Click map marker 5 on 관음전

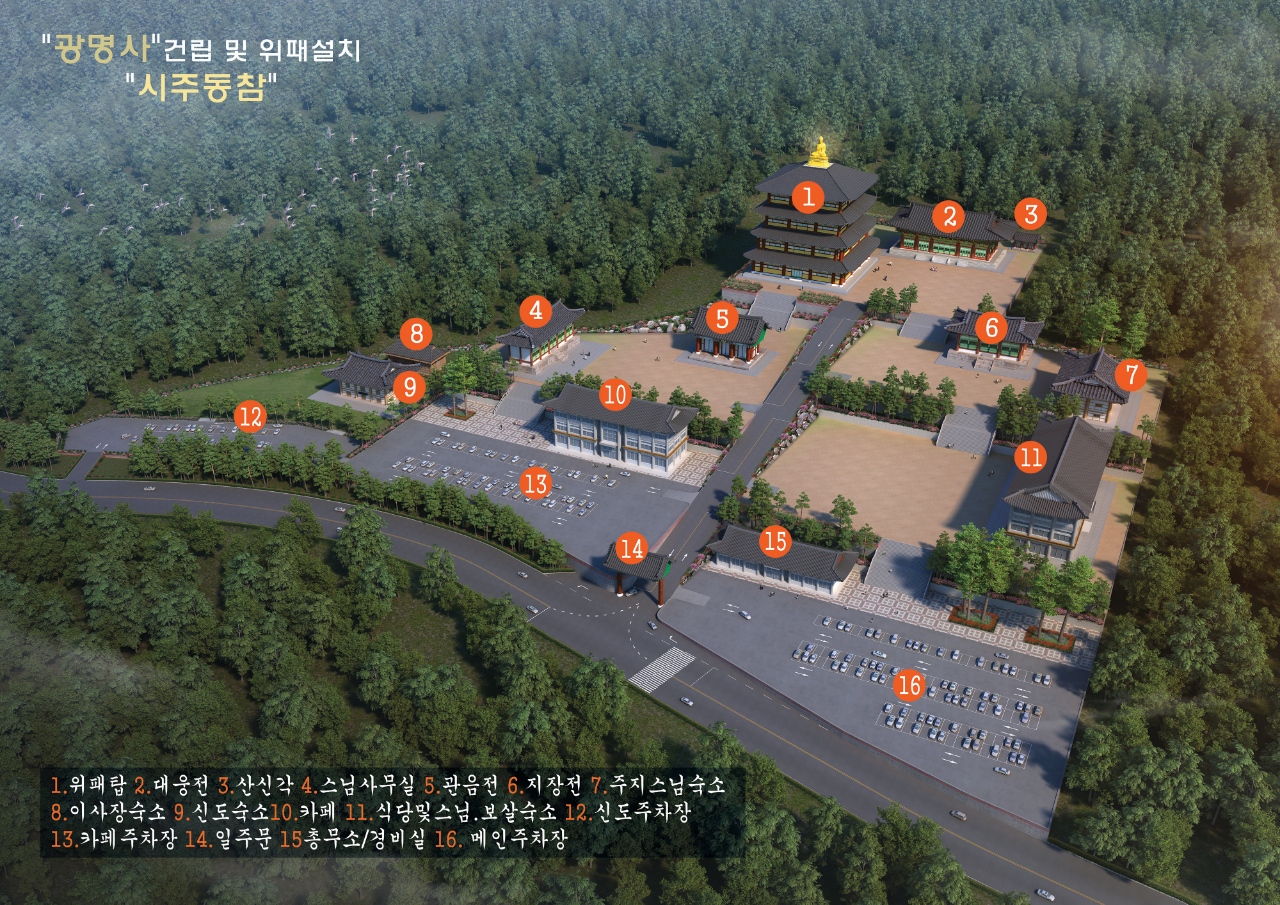pos(722,319)
